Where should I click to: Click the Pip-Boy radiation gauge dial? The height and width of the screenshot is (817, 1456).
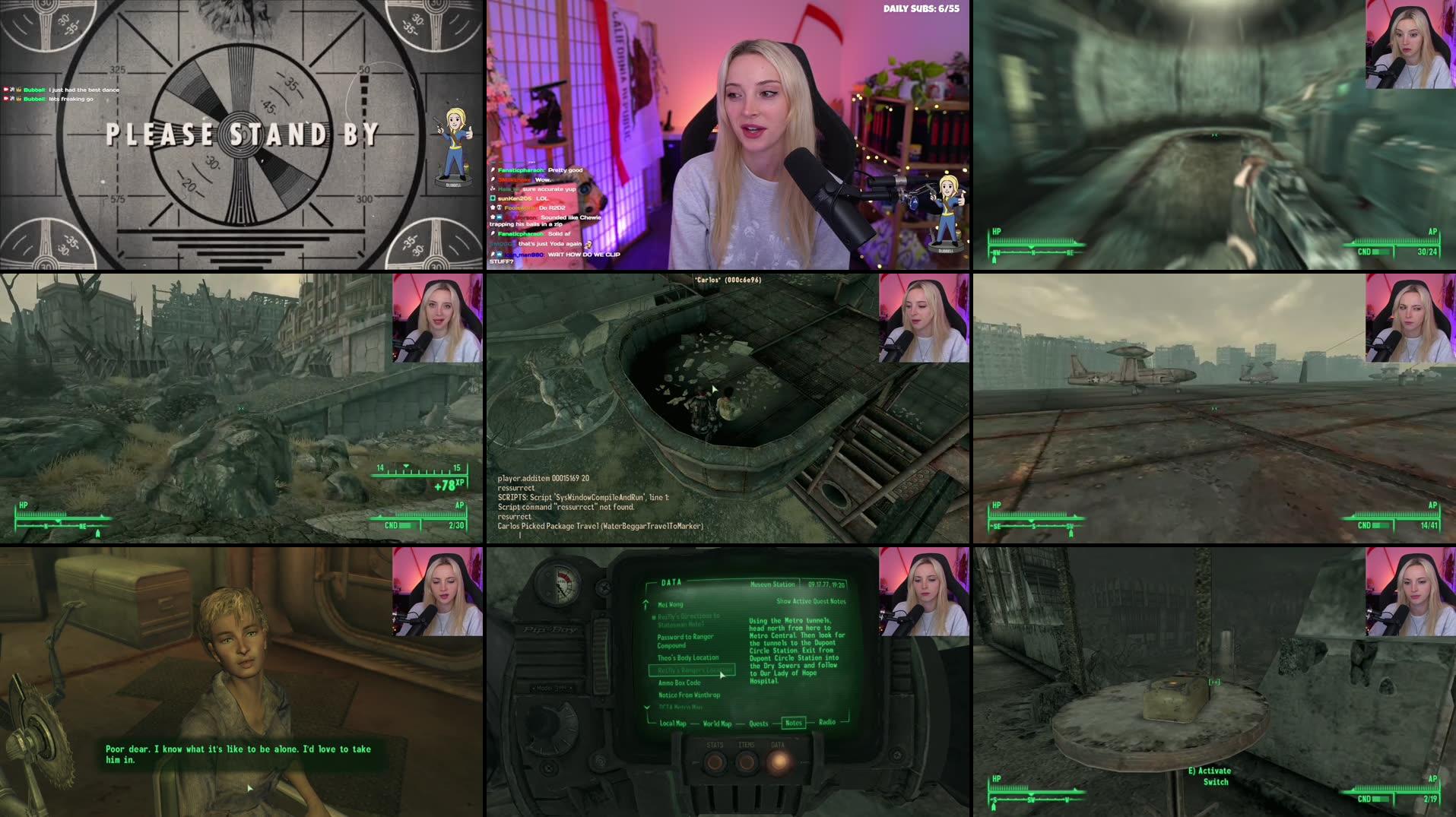(x=561, y=583)
